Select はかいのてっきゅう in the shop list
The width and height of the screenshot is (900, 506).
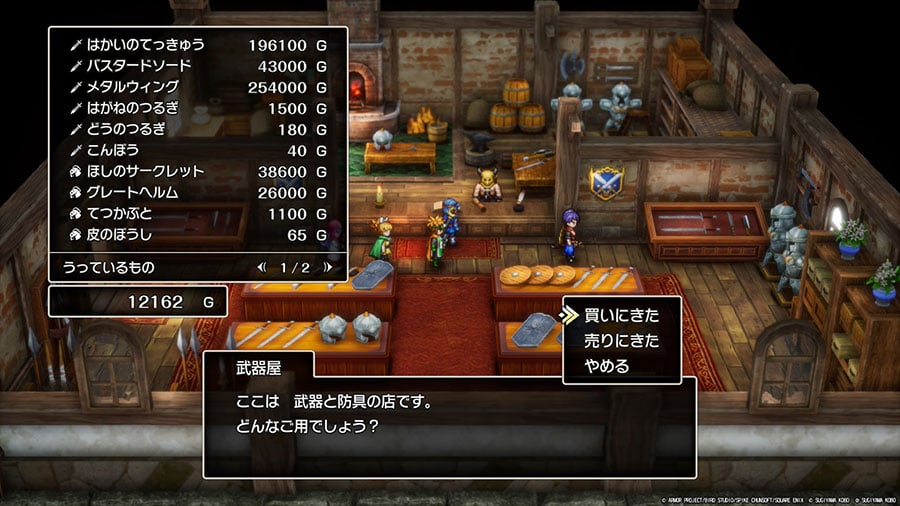tap(148, 45)
